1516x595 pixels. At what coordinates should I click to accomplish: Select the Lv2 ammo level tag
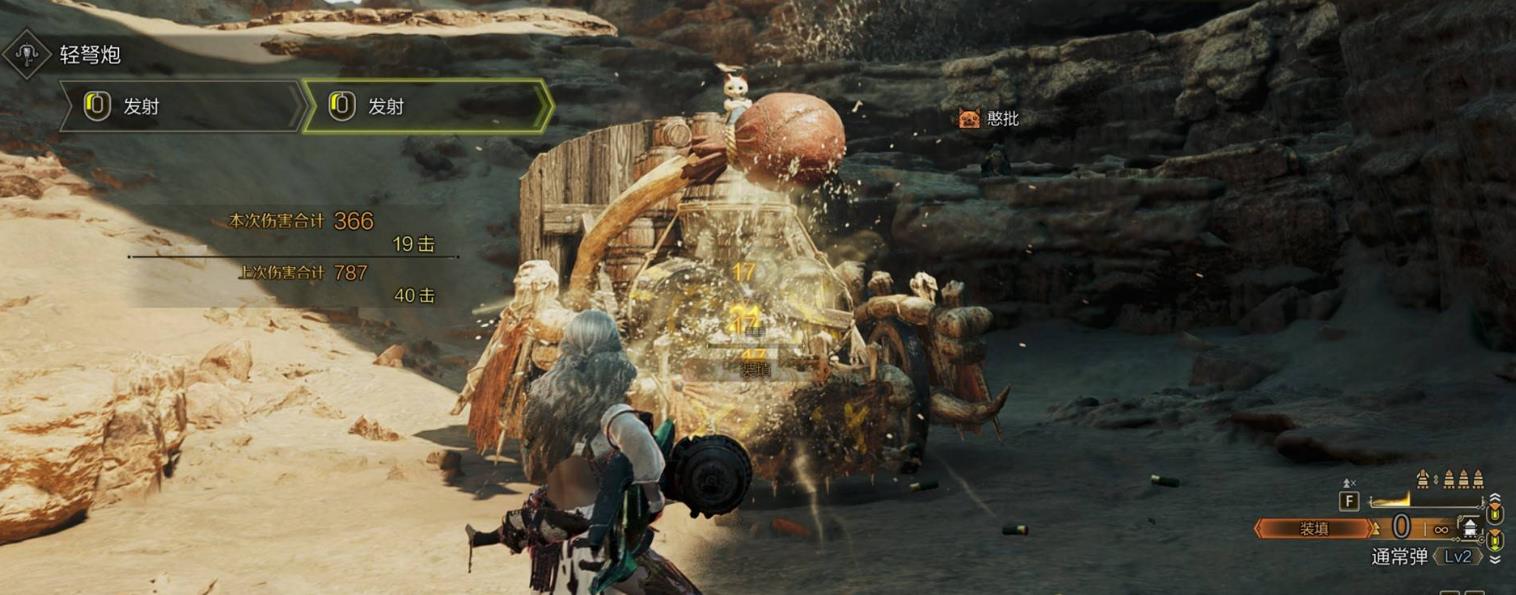tap(1456, 557)
